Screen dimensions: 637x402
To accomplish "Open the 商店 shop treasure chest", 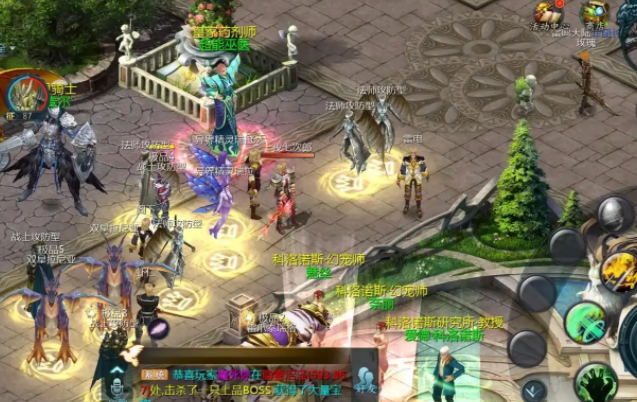I will (596, 13).
